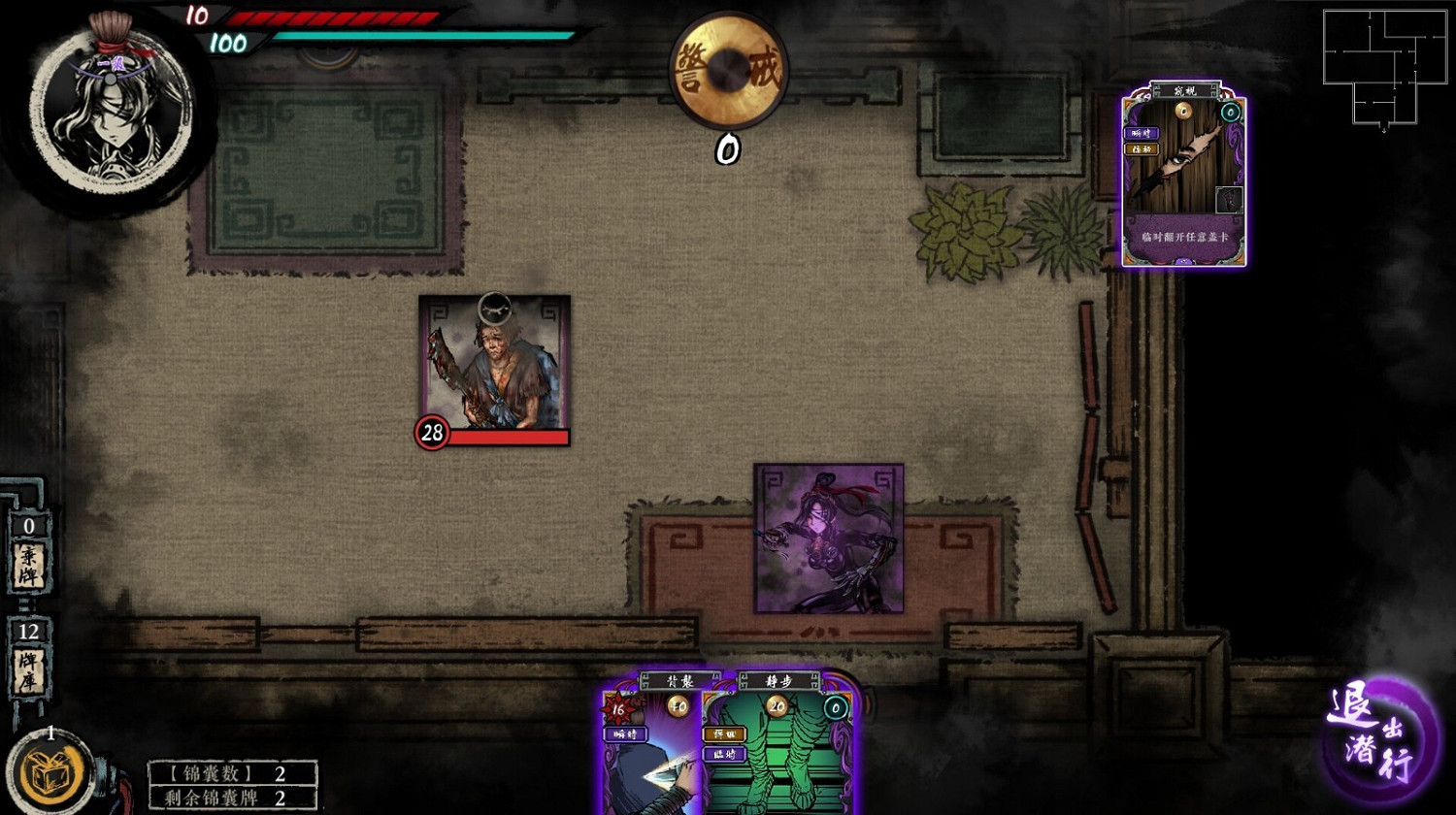Select the enemy guard with 28 HP
The image size is (1456, 815).
coord(493,369)
